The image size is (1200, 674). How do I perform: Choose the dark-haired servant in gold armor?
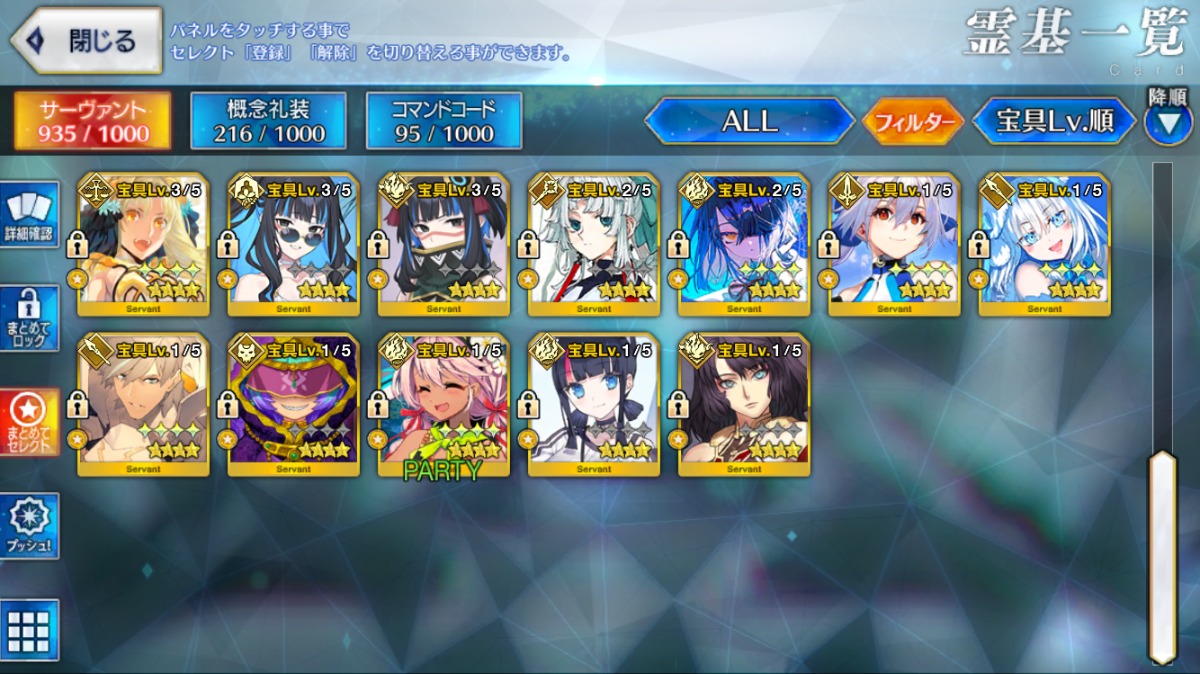point(744,404)
